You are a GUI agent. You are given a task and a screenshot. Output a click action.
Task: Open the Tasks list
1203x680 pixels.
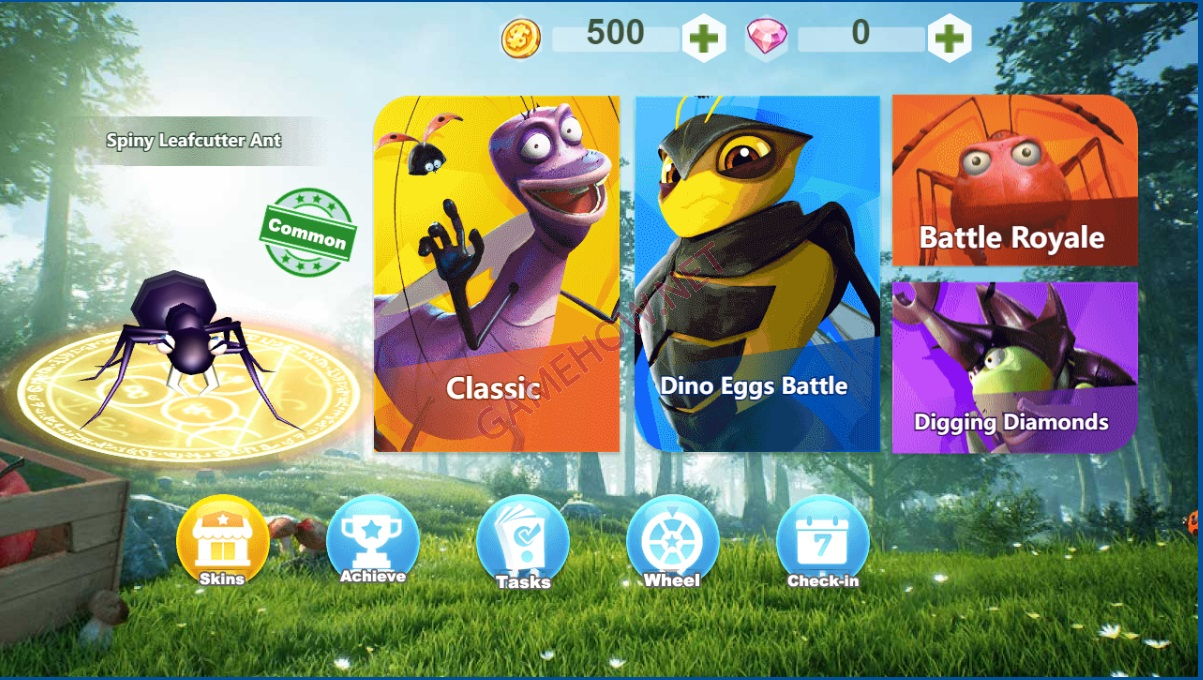[523, 543]
